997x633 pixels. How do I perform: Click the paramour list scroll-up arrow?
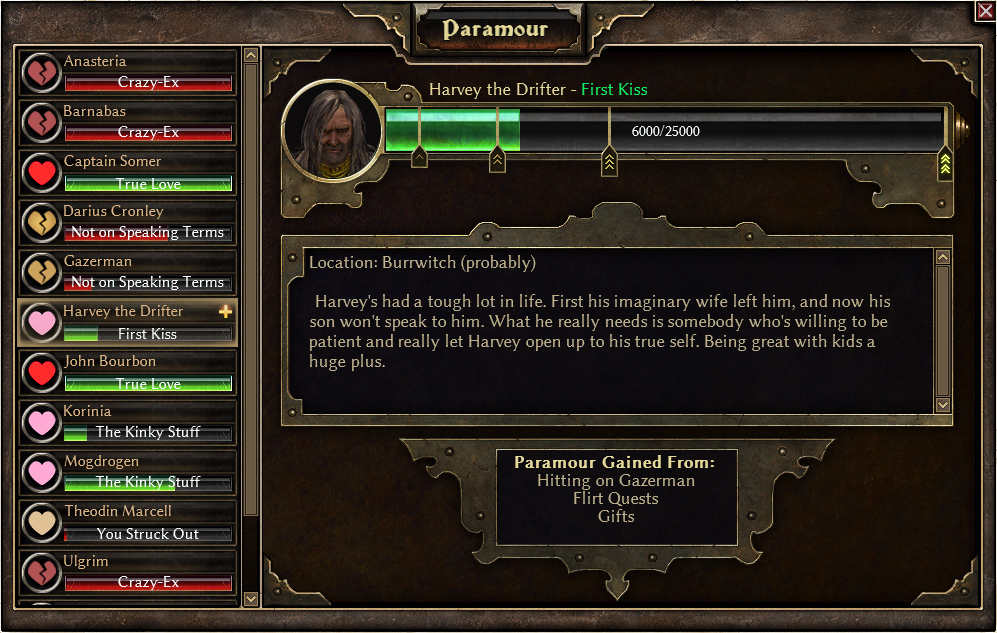coord(251,56)
